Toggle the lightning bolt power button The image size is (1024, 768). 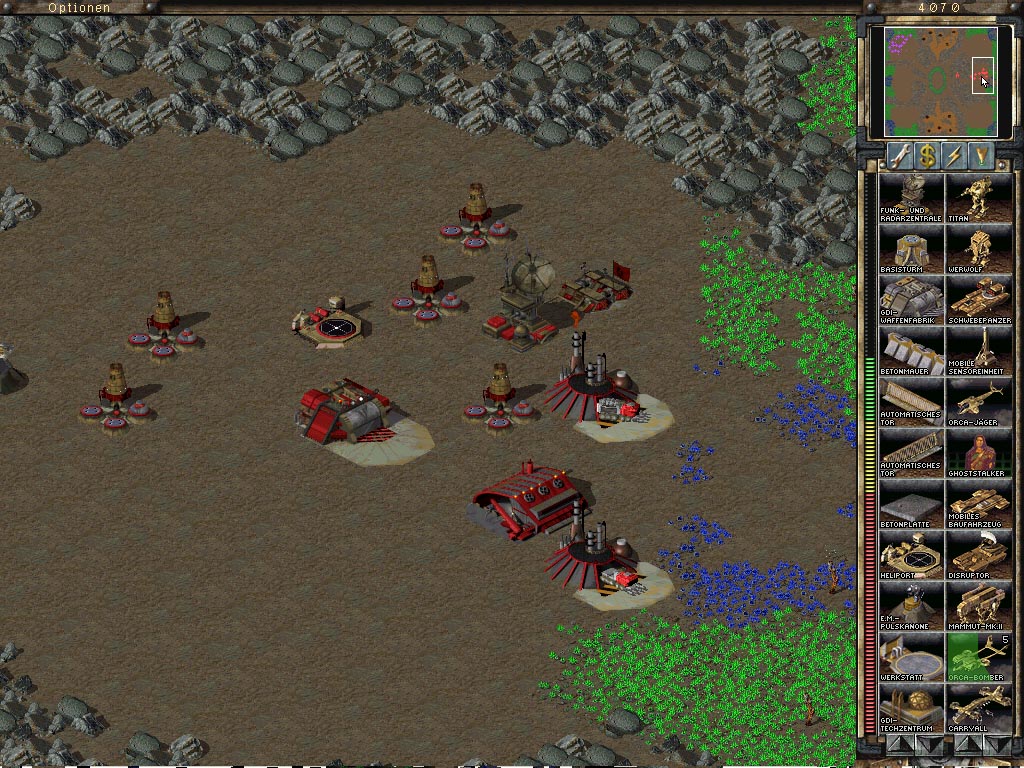pyautogui.click(x=955, y=156)
